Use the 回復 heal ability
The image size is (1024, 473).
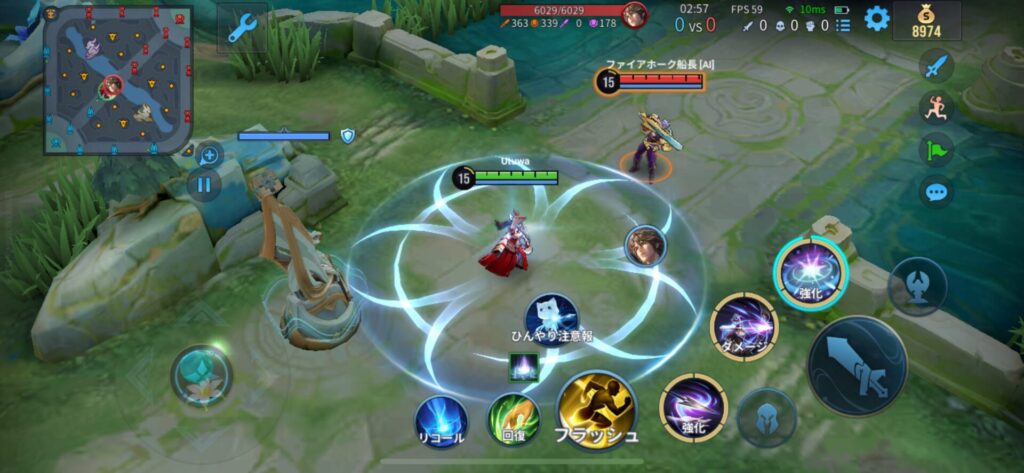[513, 419]
